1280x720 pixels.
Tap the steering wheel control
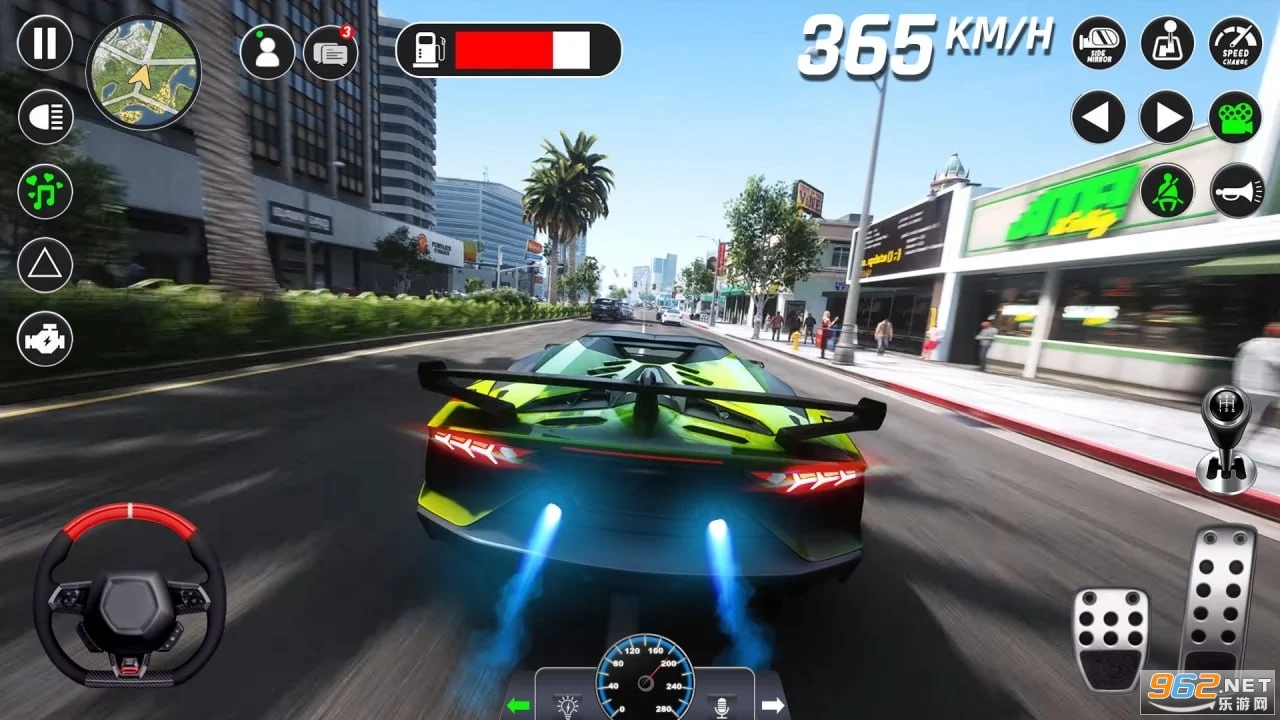(130, 596)
